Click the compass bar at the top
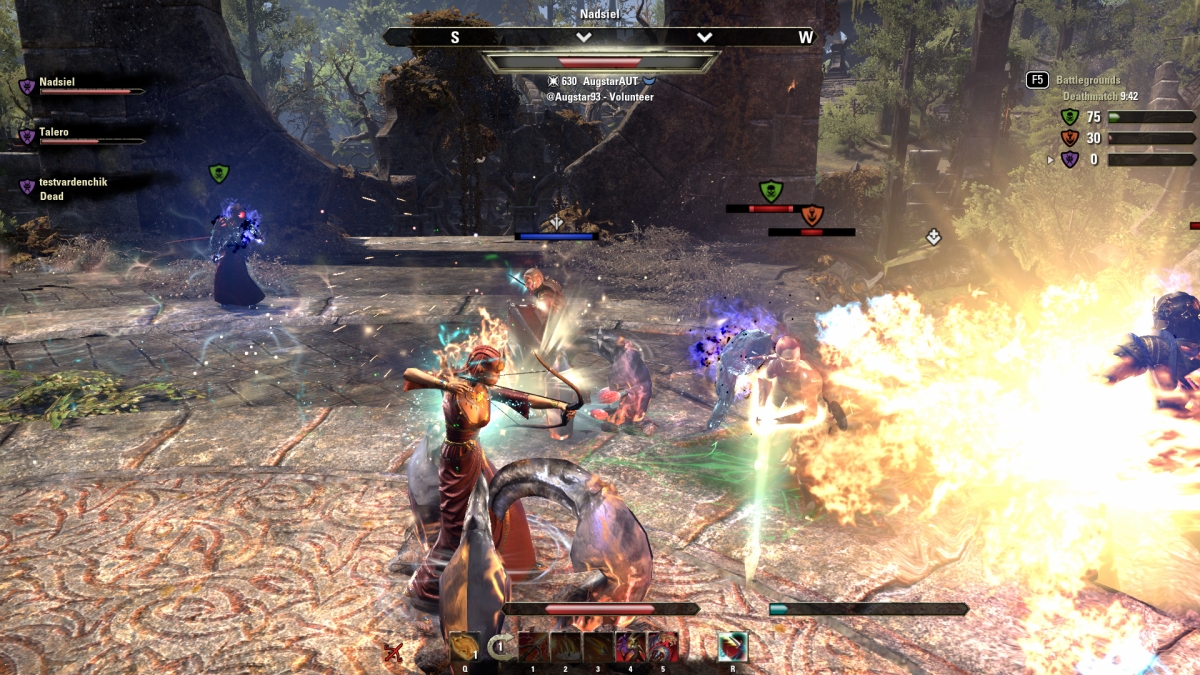Viewport: 1200px width, 675px height. pyautogui.click(x=600, y=37)
